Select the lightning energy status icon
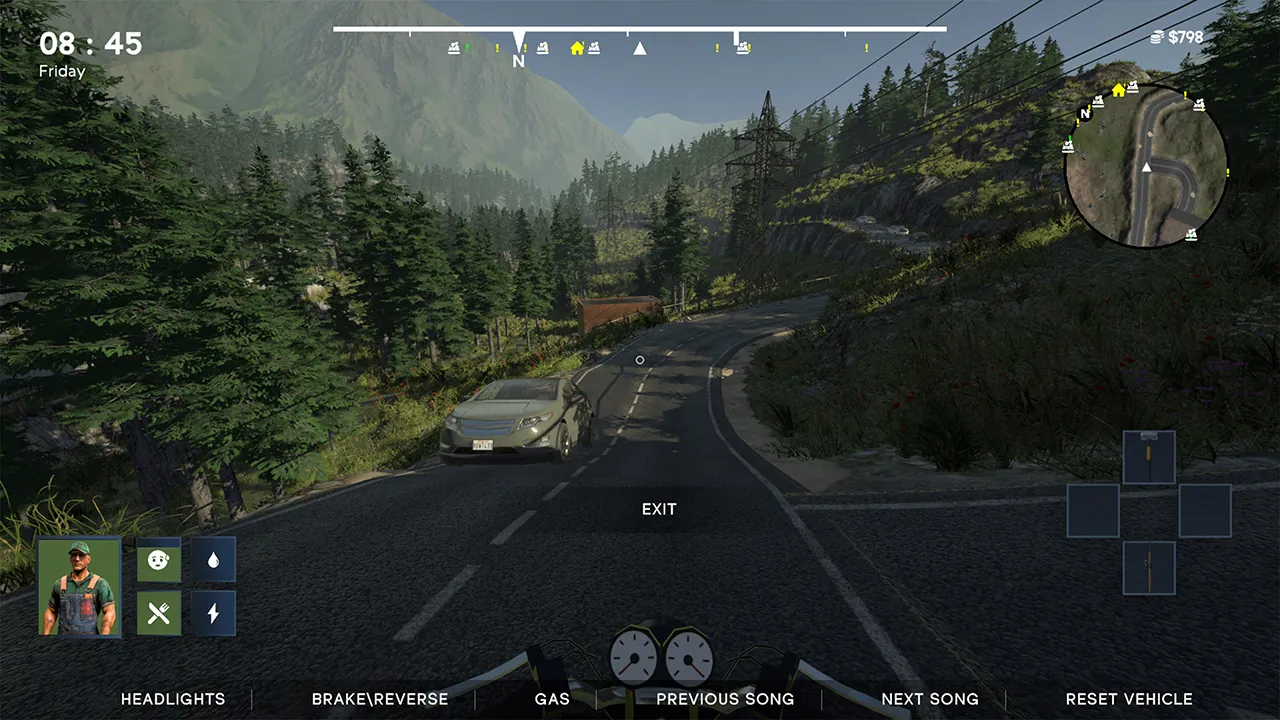1280x720 pixels. point(213,613)
